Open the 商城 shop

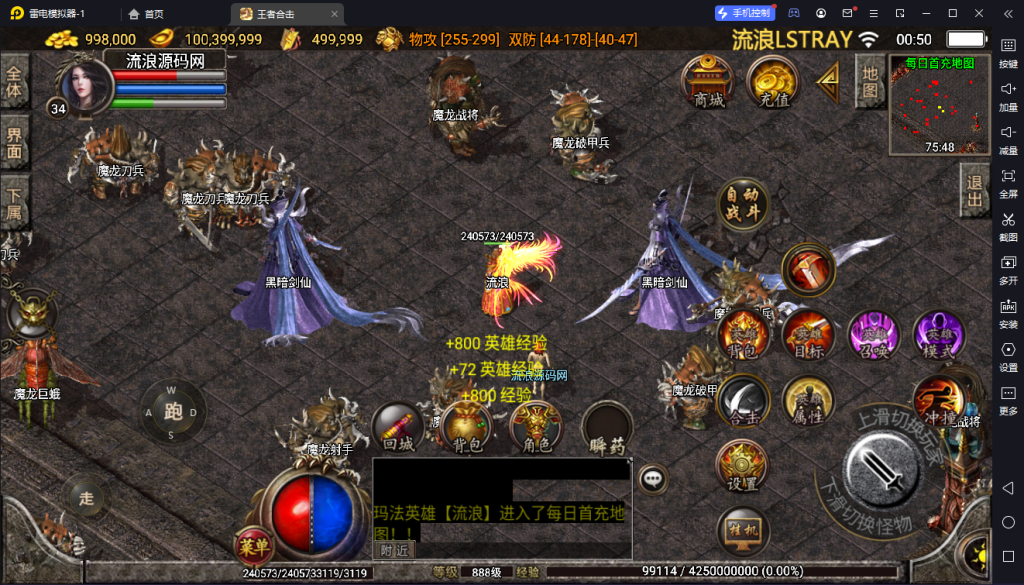click(x=708, y=82)
